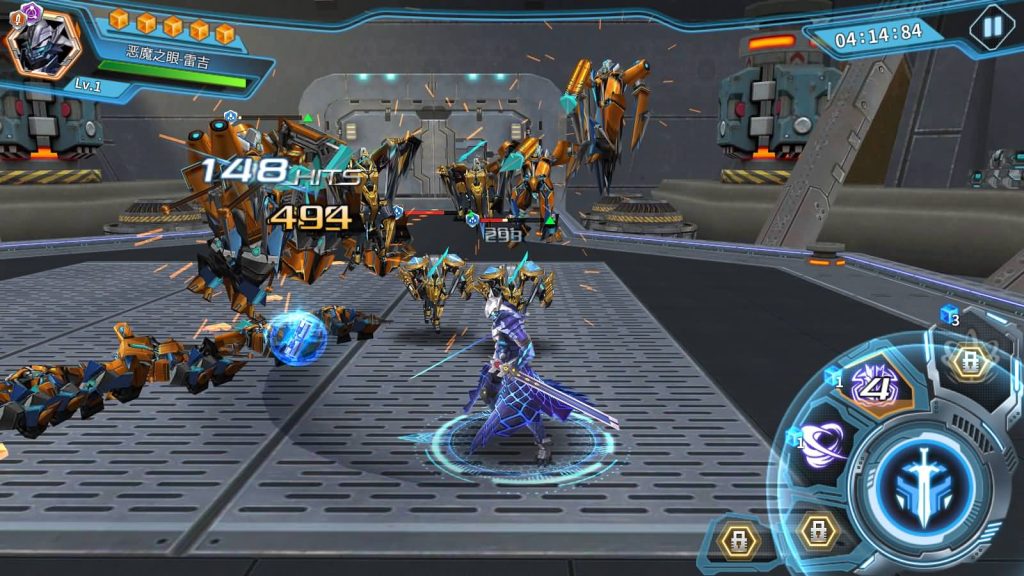Open the robot character portrait
The height and width of the screenshot is (576, 1024).
point(44,43)
